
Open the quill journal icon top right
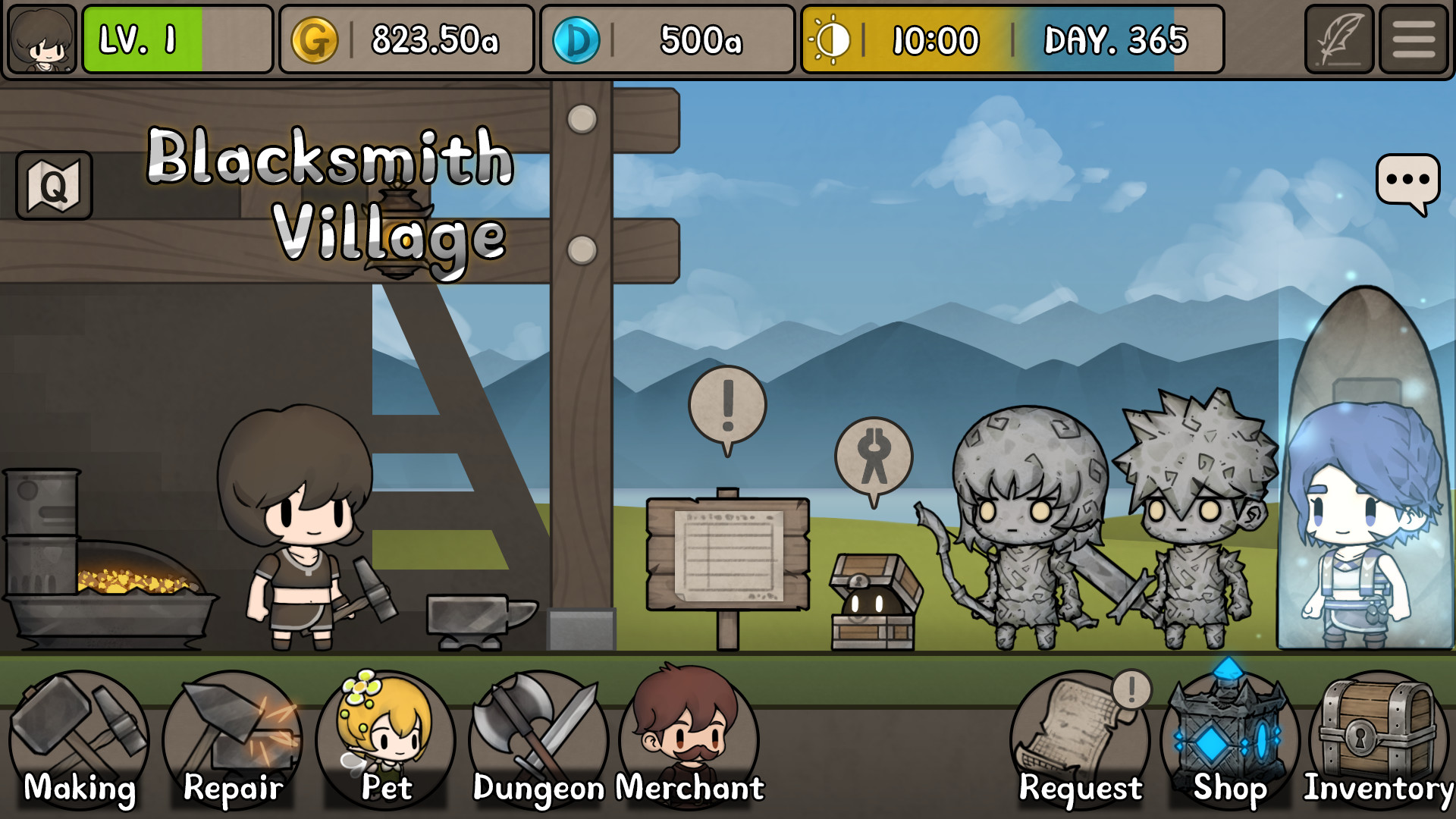coord(1339,39)
